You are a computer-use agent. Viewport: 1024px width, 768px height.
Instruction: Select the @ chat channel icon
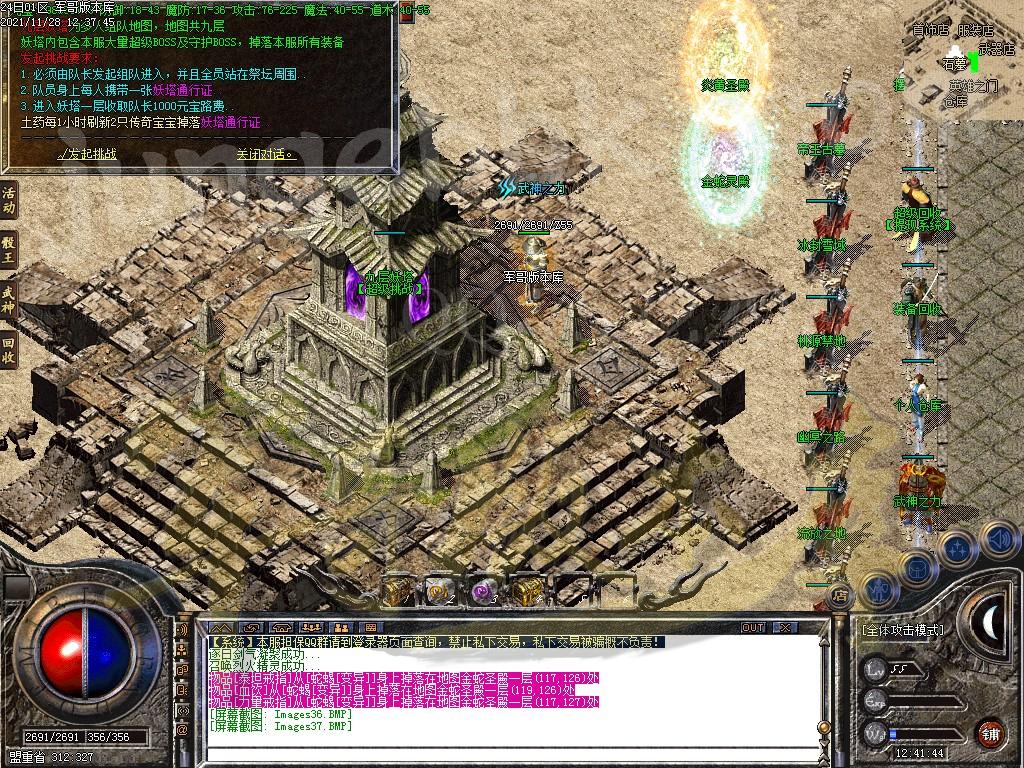(183, 731)
